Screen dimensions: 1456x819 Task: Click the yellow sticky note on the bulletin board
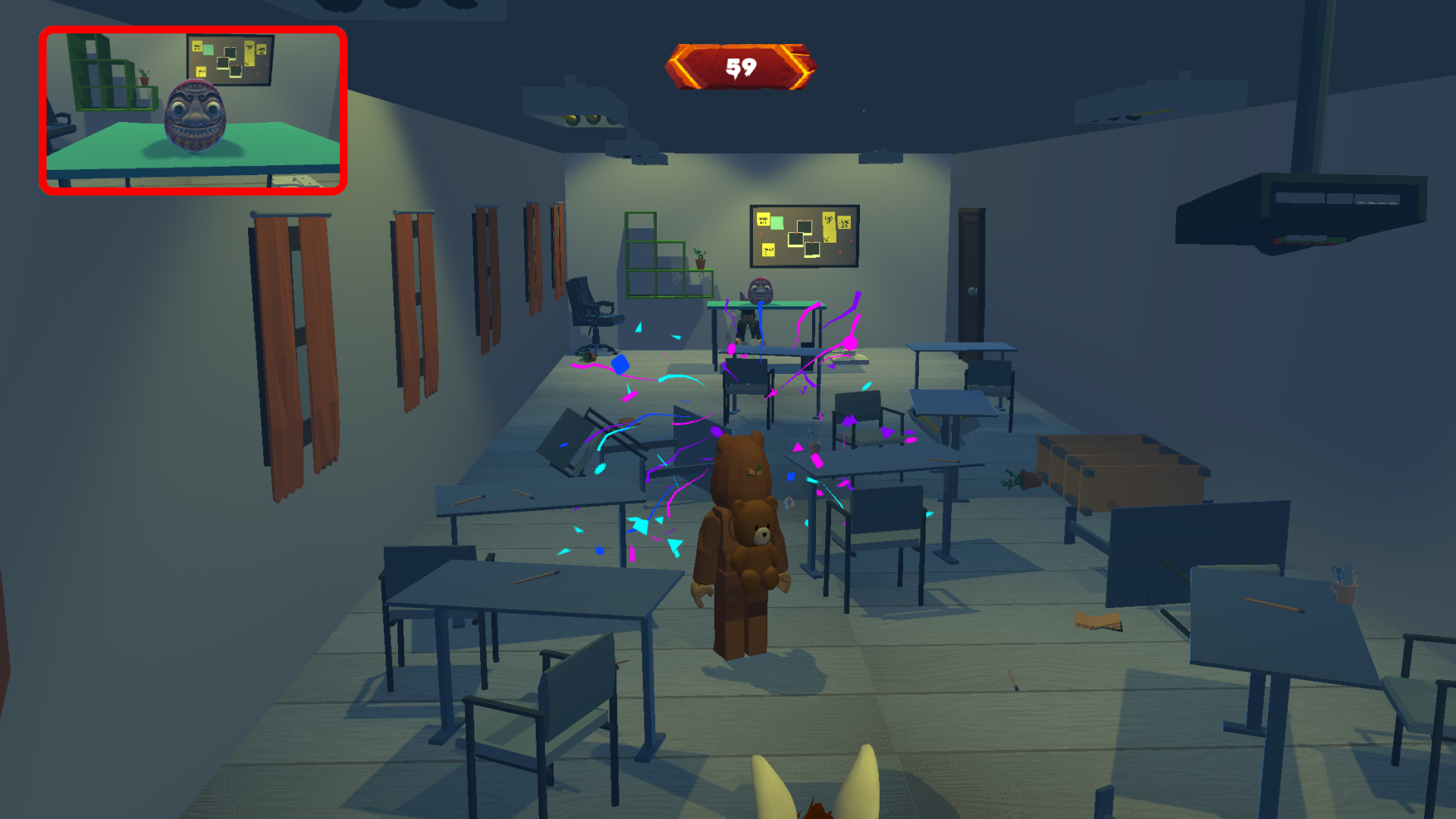(764, 219)
